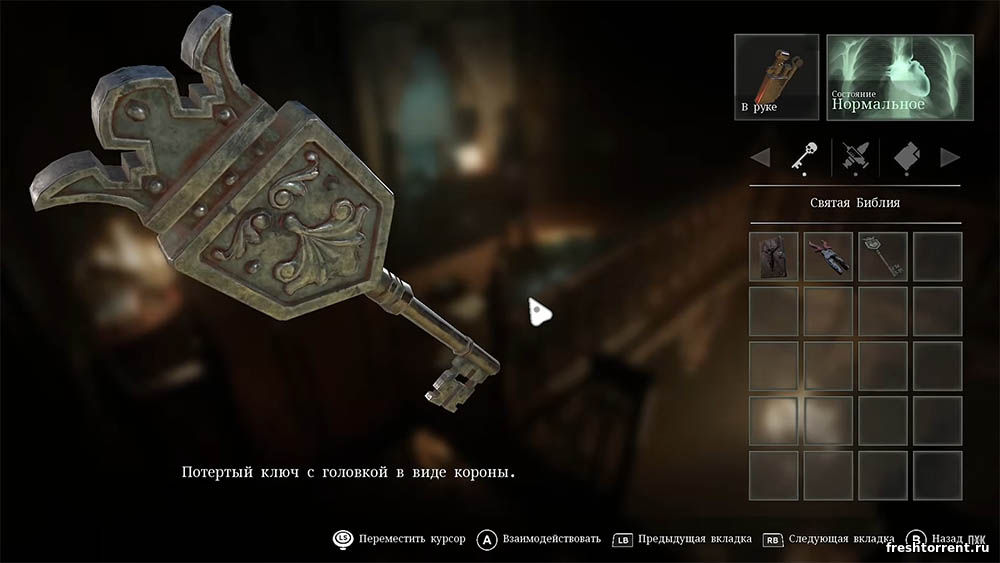
Task: Select the Holy Bible inventory slot
Action: tap(774, 256)
